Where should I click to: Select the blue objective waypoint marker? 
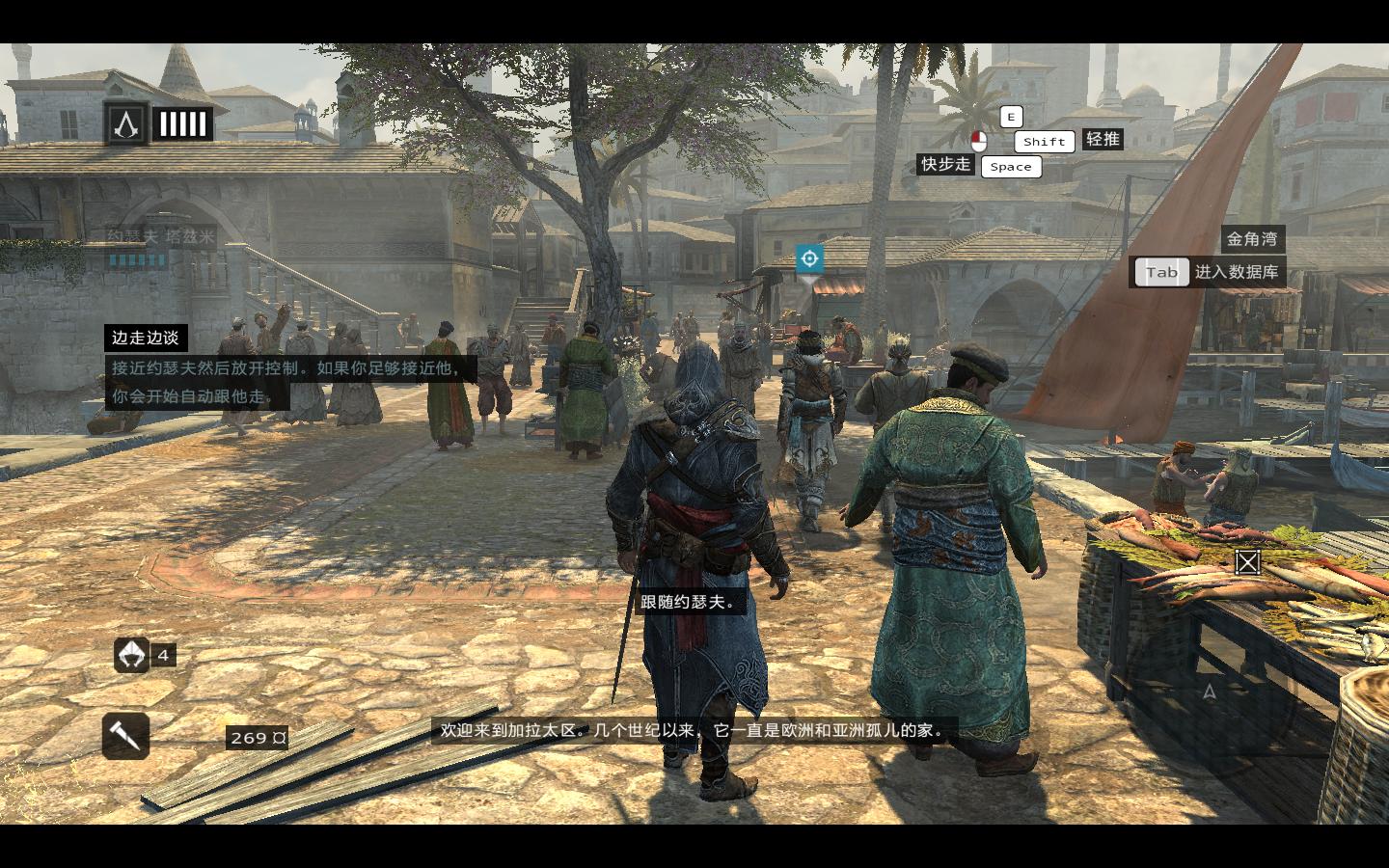click(809, 258)
